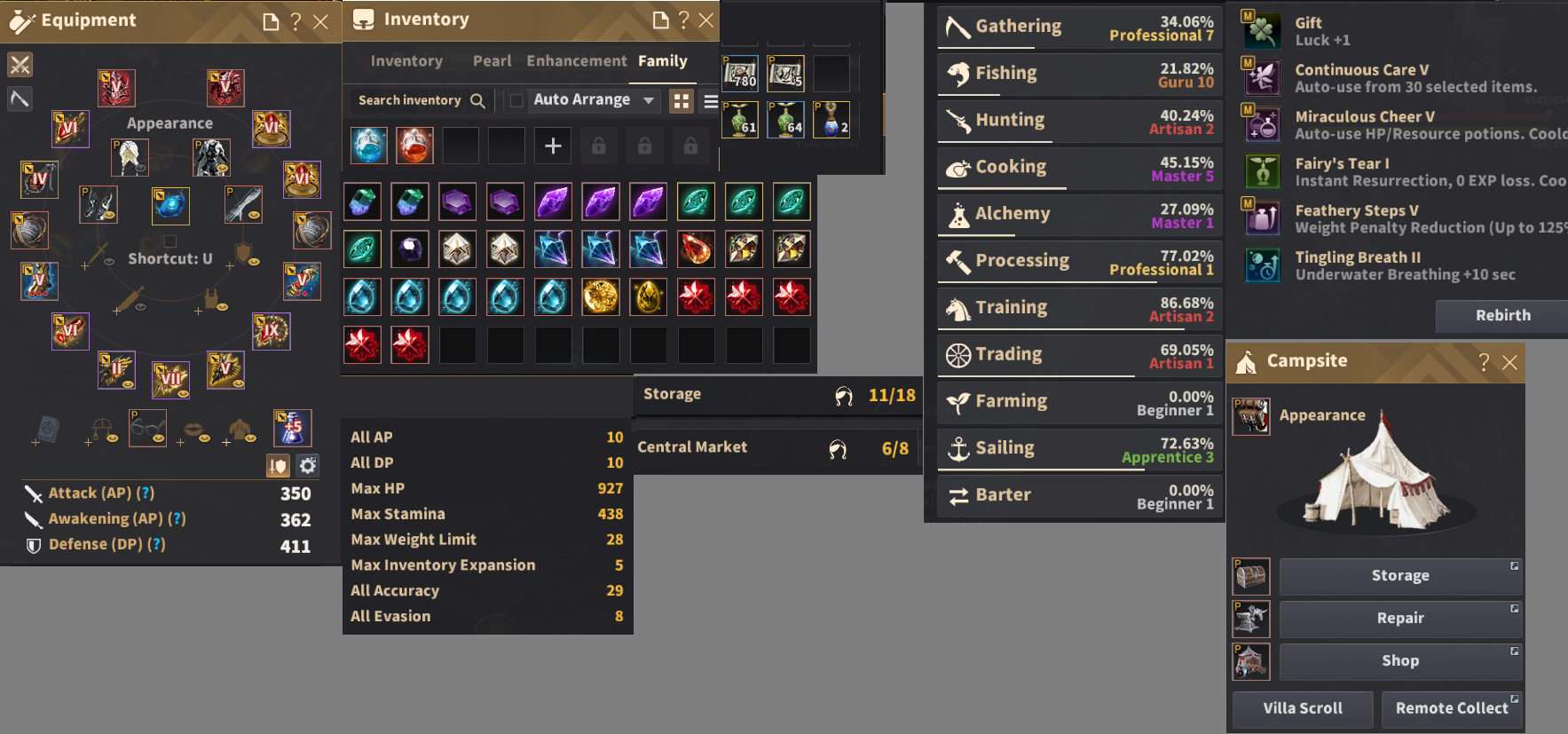Screen dimensions: 1568x734
Task: Open the Equipment gear settings icon
Action: point(307,465)
